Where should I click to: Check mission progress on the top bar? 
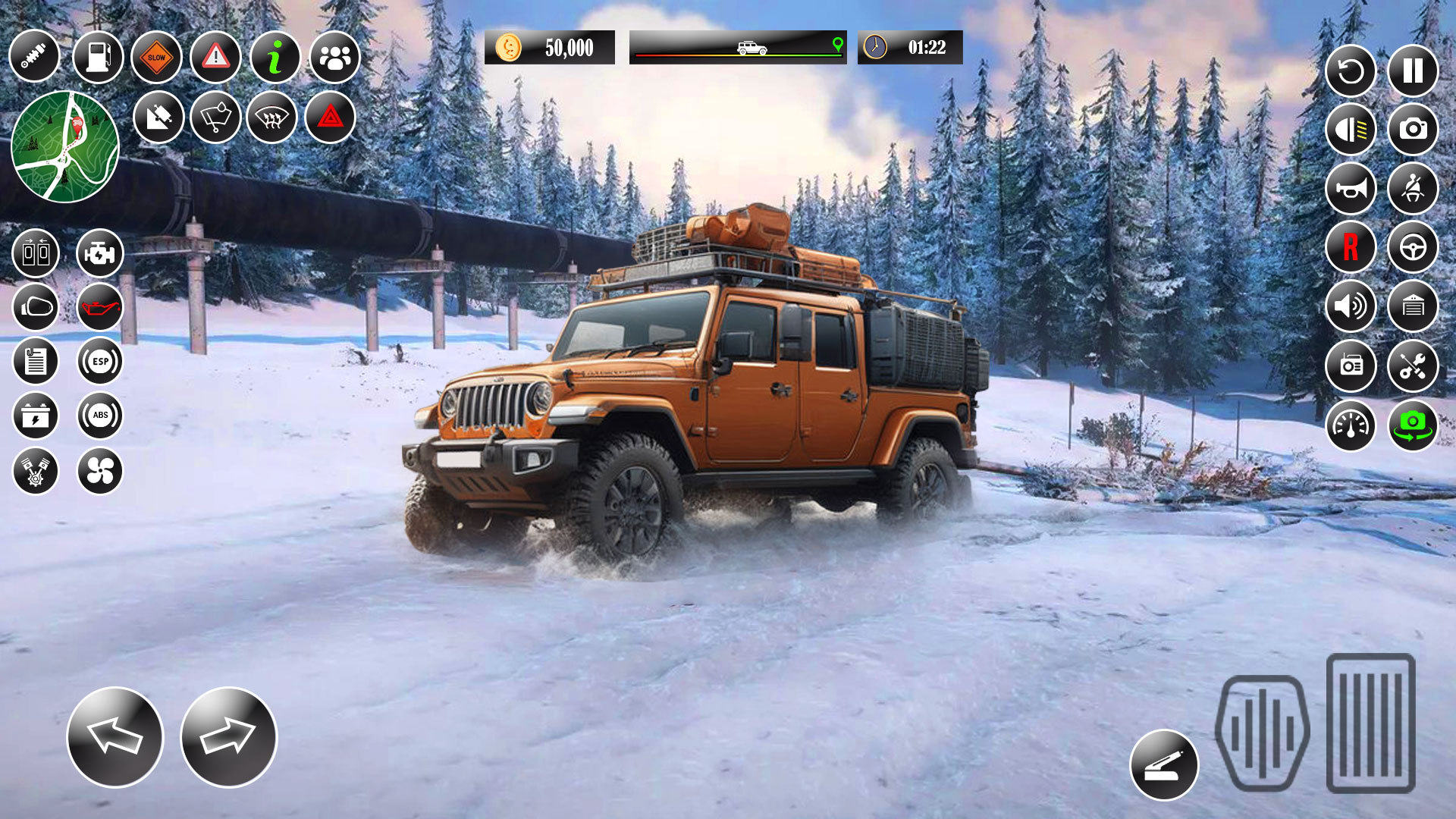click(x=736, y=48)
